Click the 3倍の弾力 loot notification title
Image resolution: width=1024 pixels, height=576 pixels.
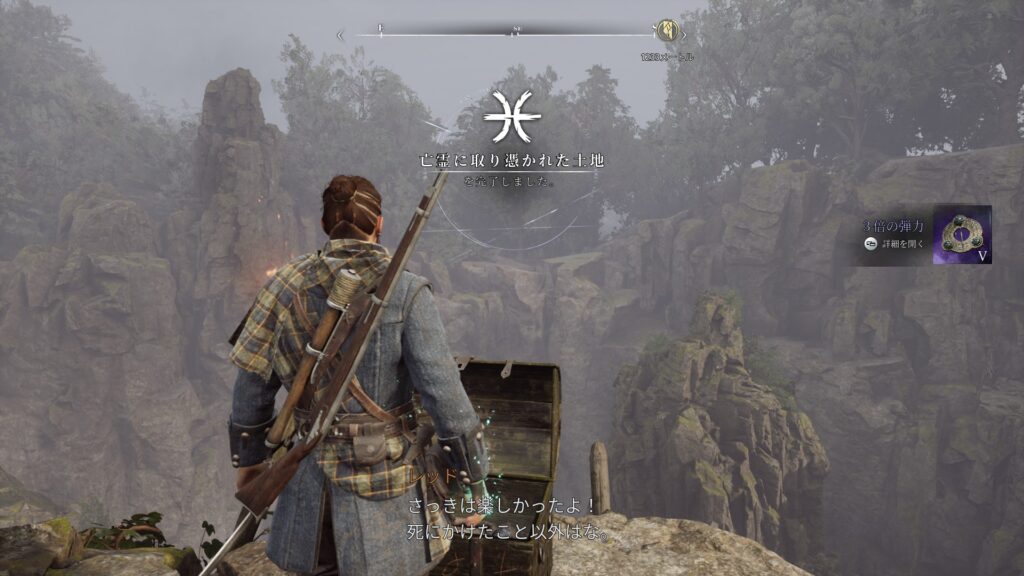pos(895,227)
